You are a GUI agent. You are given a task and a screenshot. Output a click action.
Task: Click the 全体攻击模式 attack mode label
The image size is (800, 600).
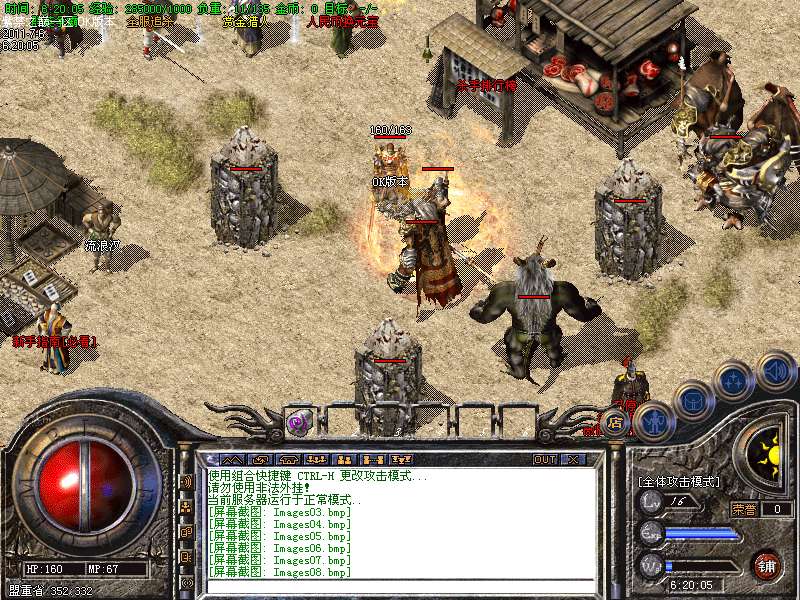click(678, 481)
